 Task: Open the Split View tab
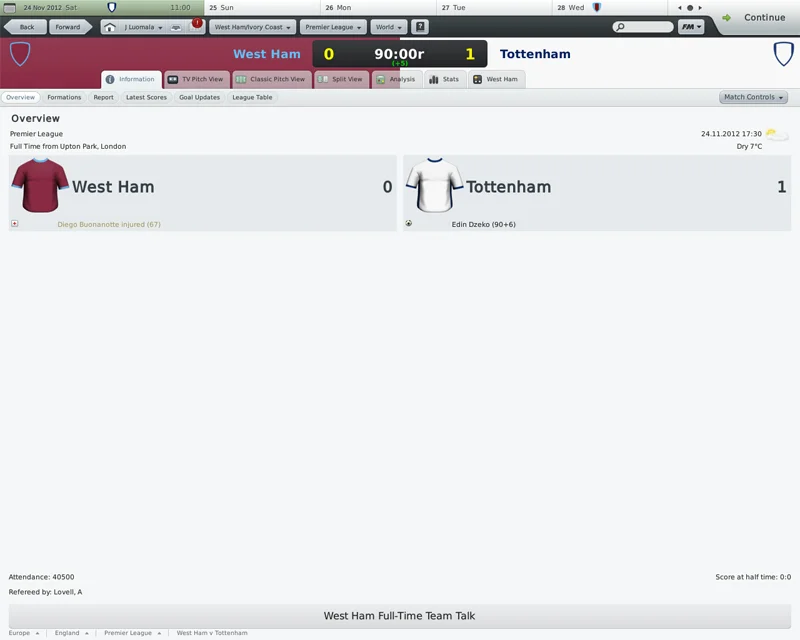[341, 79]
